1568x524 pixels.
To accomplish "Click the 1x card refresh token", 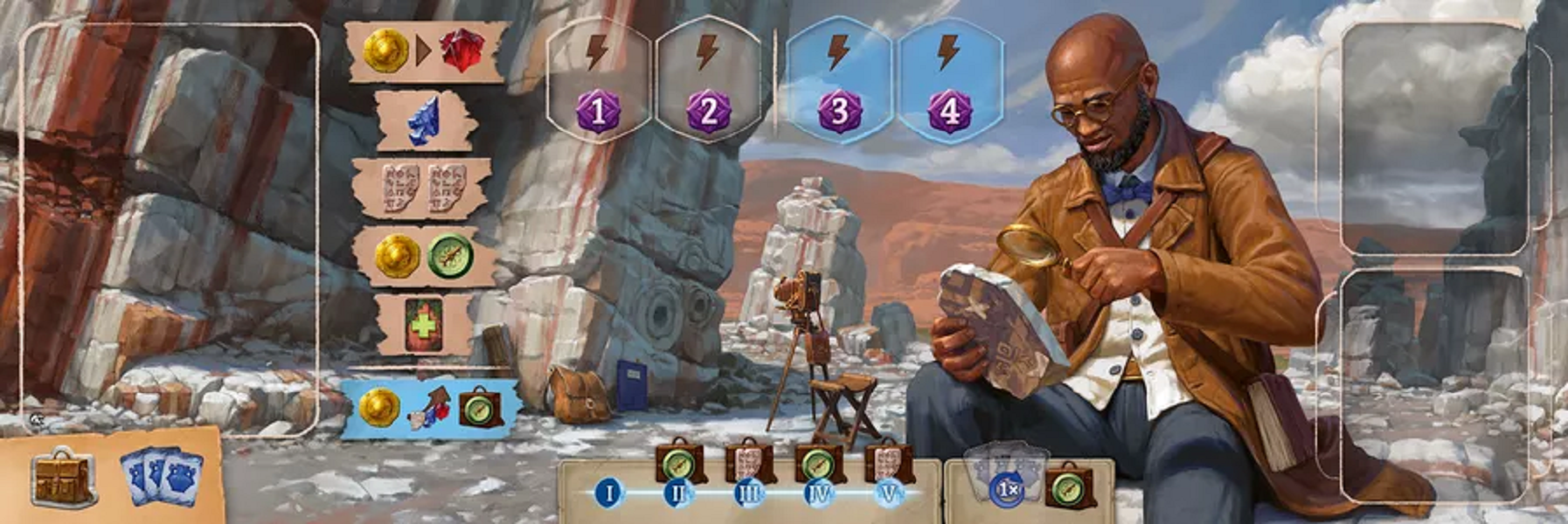I will pyautogui.click(x=1007, y=489).
